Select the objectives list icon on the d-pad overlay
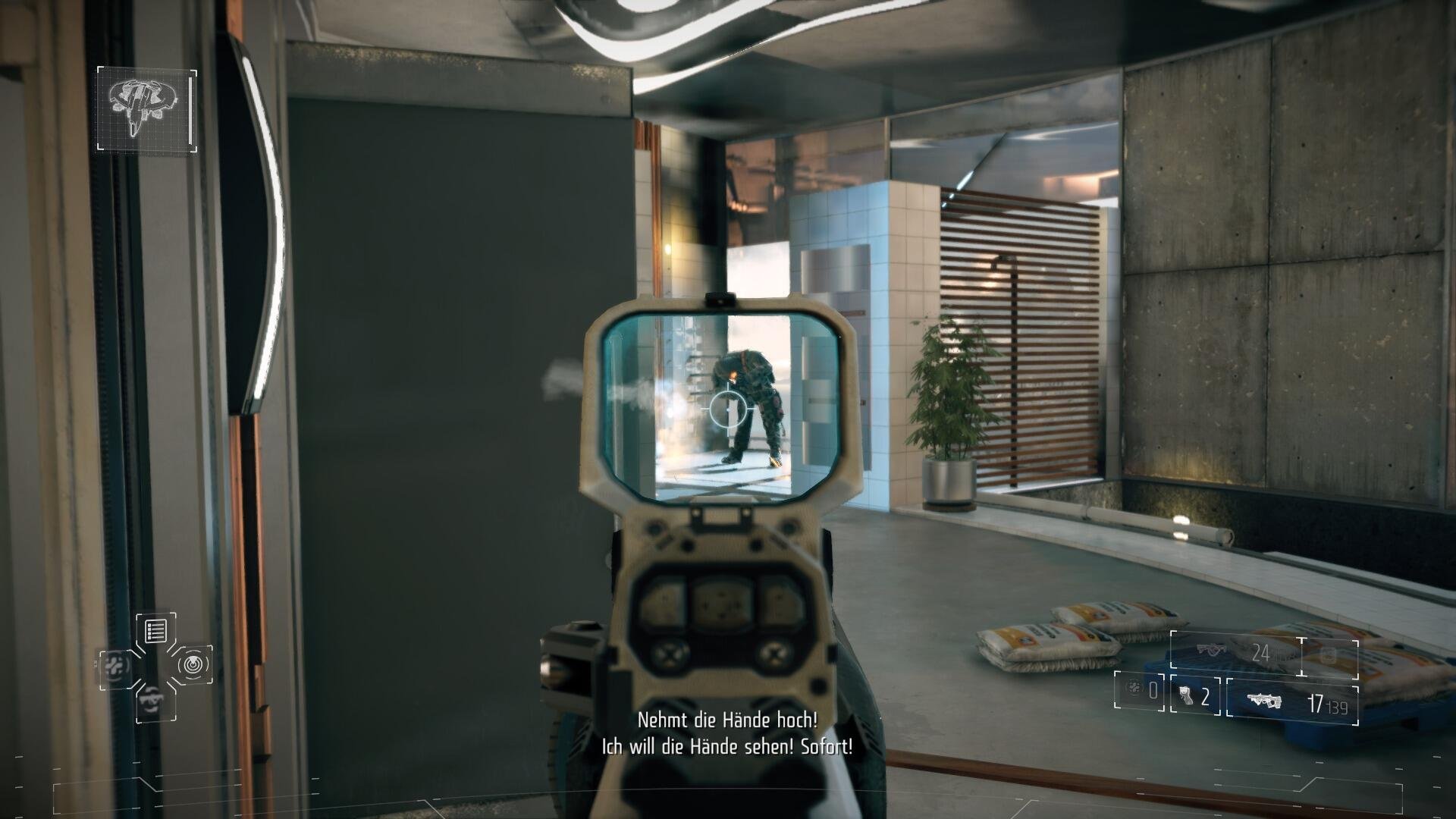This screenshot has width=1456, height=819. tap(155, 630)
